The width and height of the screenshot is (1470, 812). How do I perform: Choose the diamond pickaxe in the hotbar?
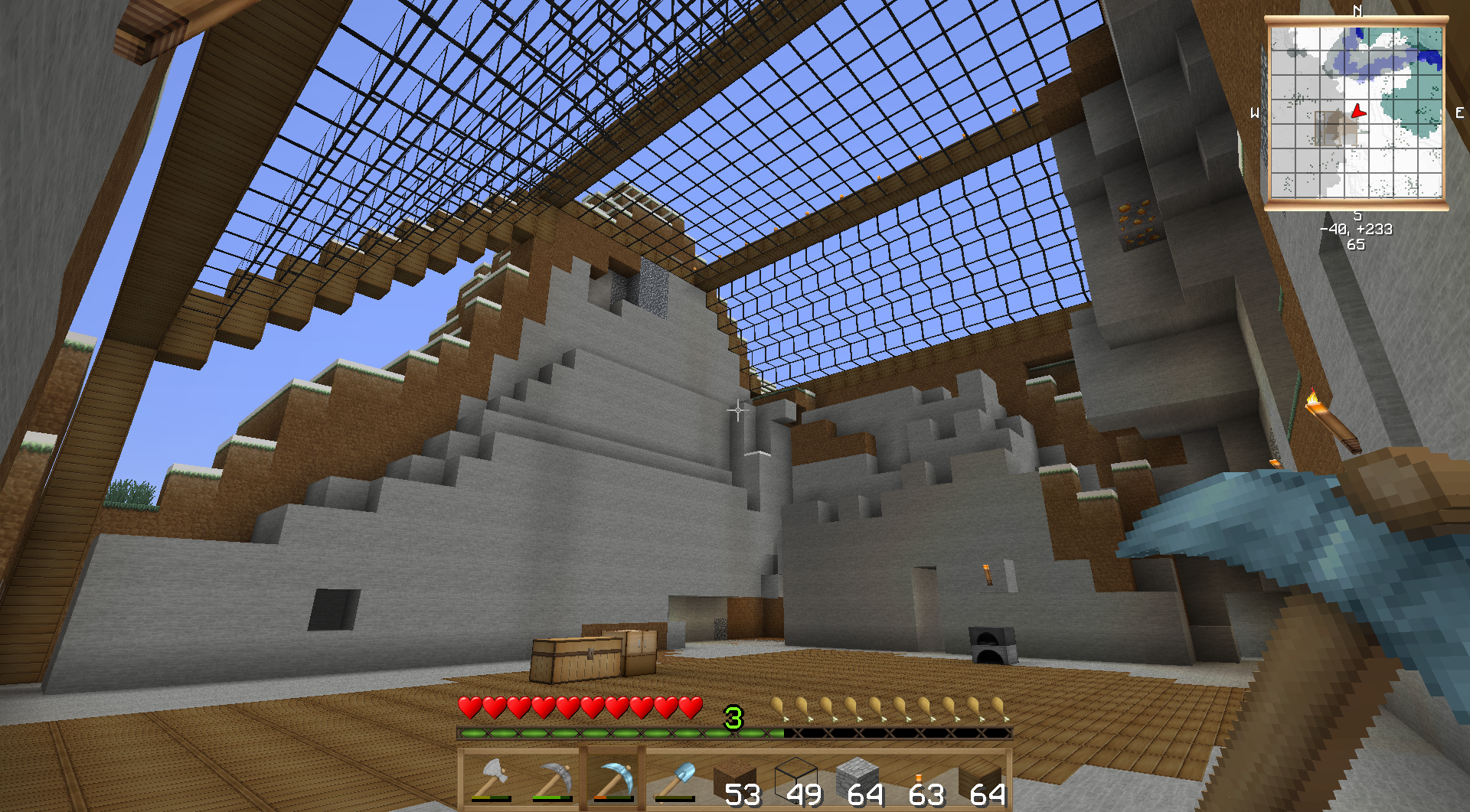click(x=613, y=781)
